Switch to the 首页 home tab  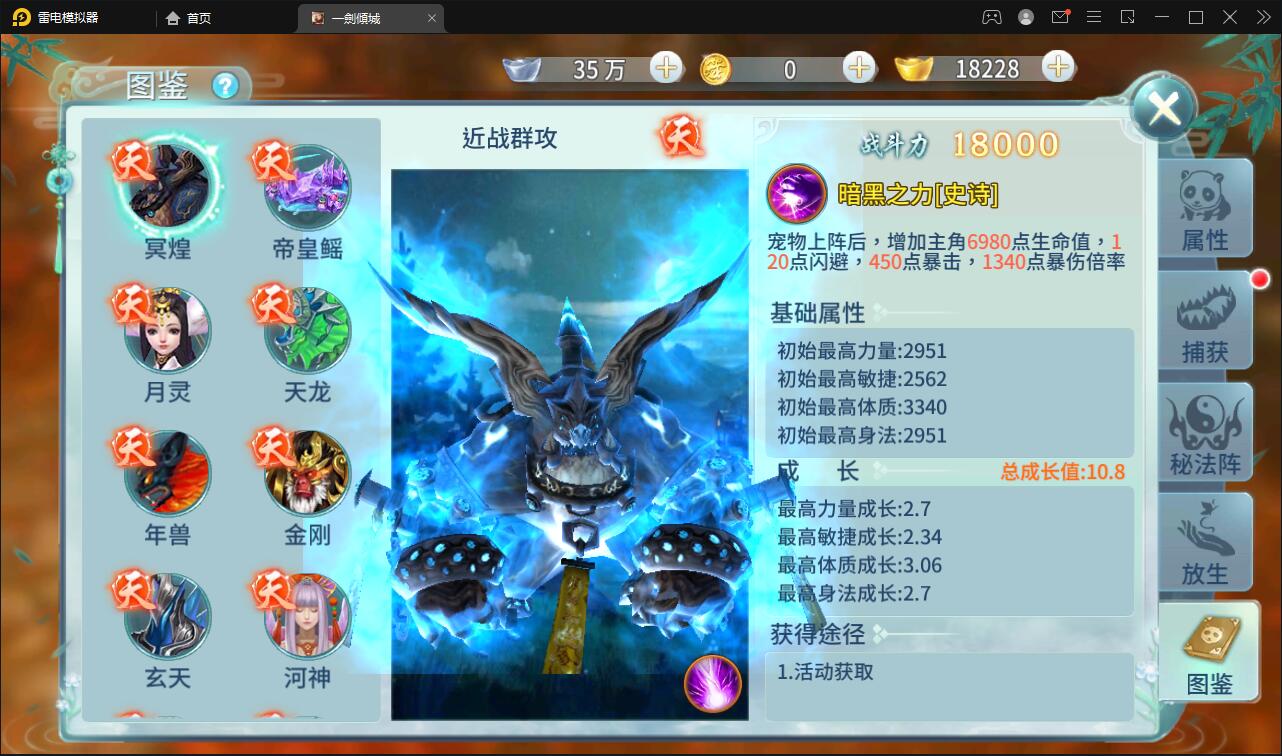pos(188,17)
